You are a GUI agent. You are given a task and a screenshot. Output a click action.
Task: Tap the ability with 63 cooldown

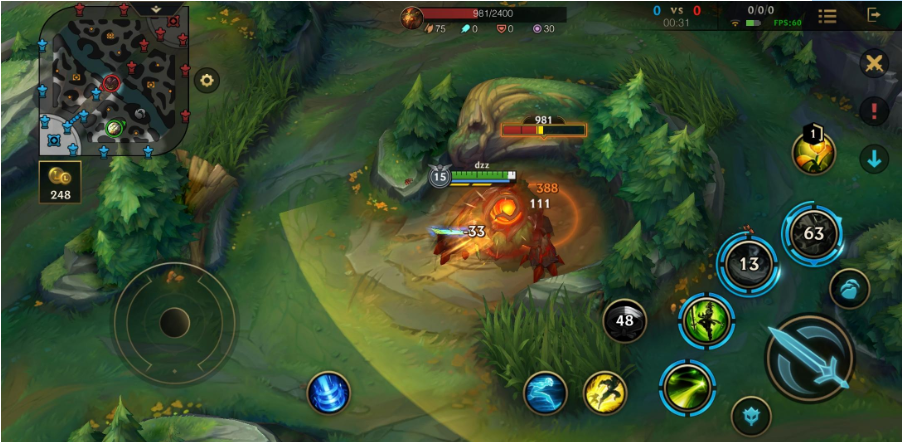[813, 234]
